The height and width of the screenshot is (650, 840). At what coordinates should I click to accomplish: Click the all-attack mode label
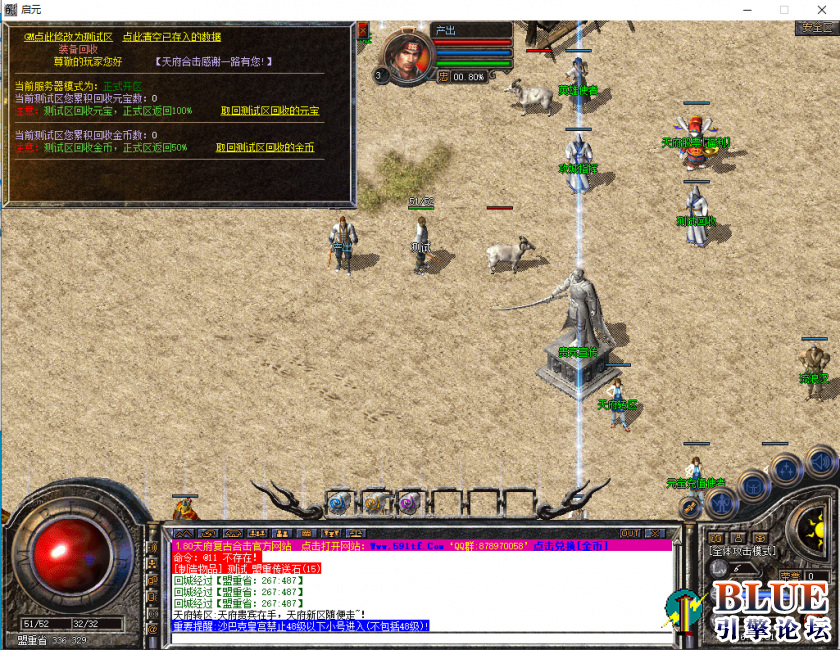741,551
